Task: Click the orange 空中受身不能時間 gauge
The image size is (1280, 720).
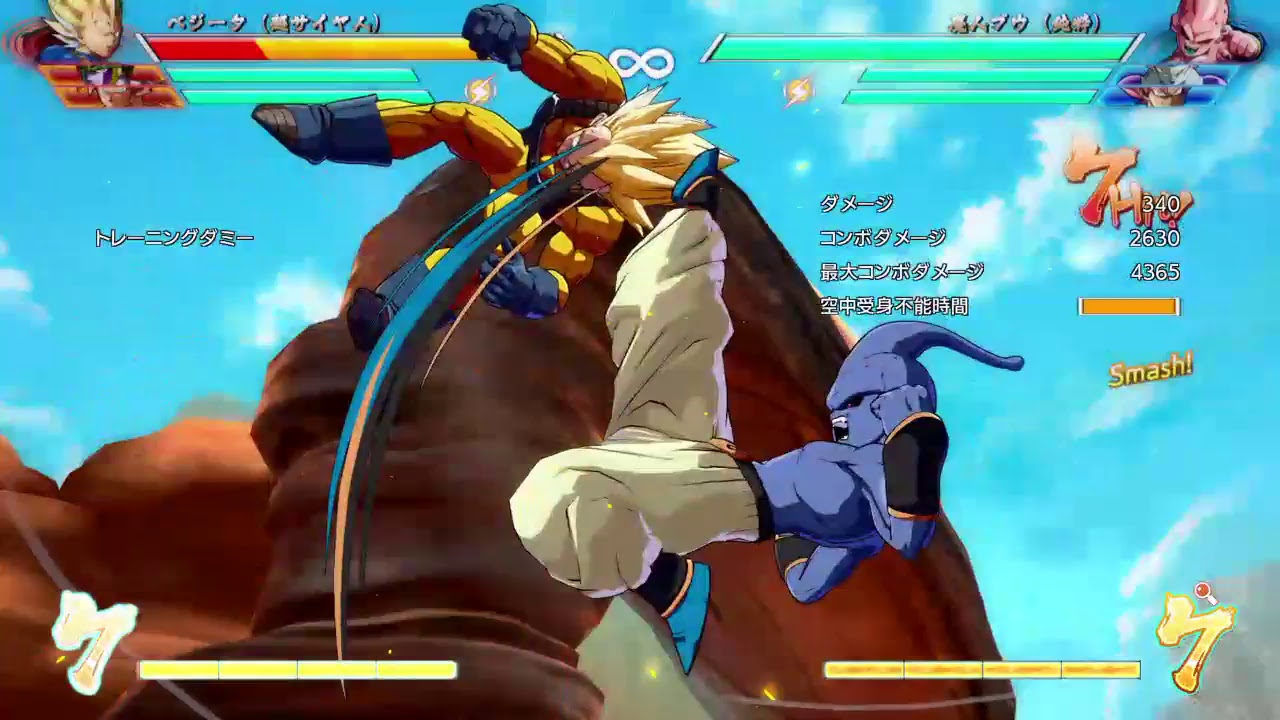Action: tap(1128, 306)
